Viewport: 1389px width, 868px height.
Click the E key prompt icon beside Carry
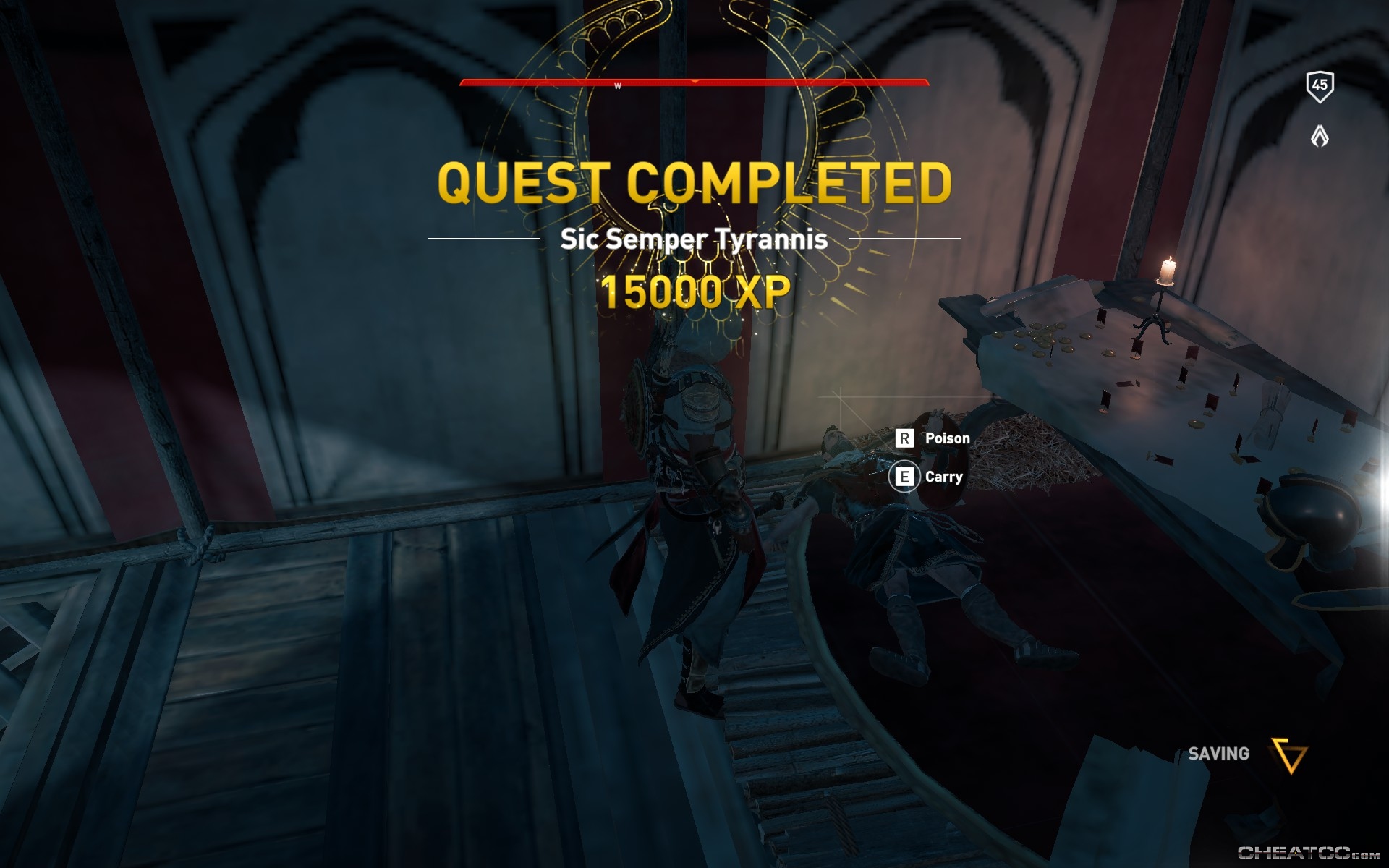[x=903, y=477]
